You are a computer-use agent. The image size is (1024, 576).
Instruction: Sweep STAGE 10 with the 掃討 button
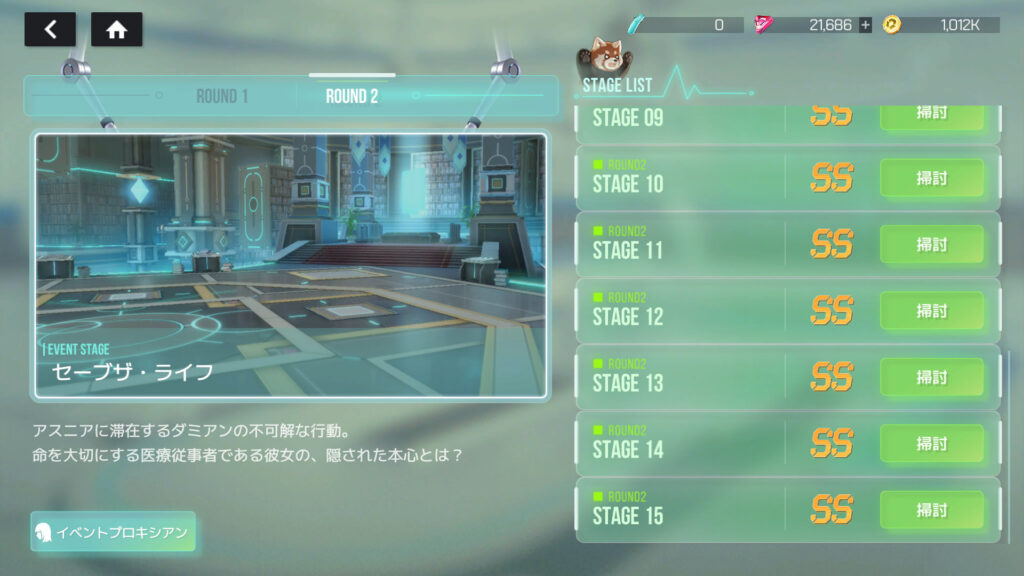pos(931,178)
